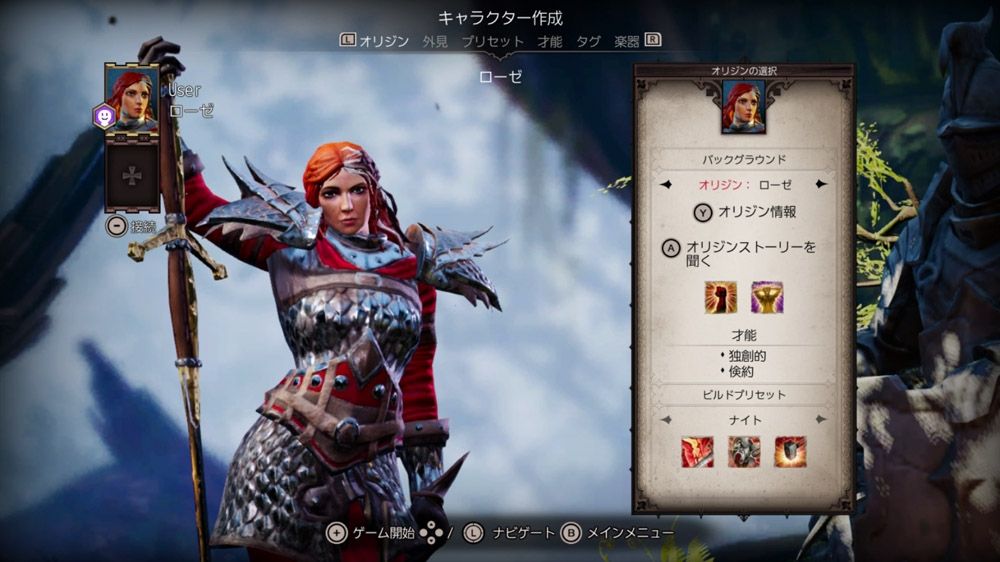Click the empty player slot with plus
This screenshot has width=1000, height=562.
(132, 175)
